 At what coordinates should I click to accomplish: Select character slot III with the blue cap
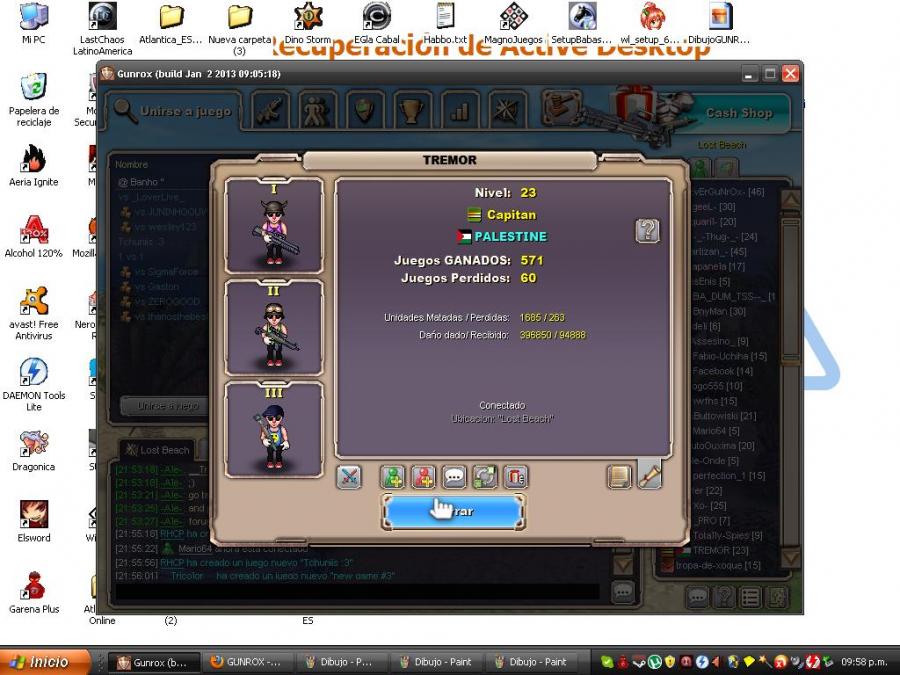[x=274, y=429]
